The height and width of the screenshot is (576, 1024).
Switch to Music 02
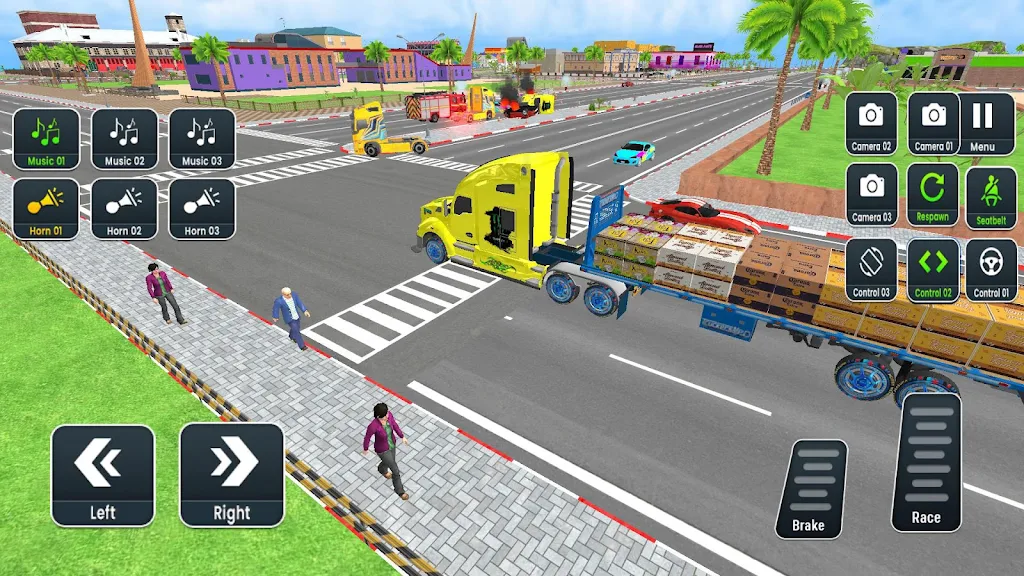pyautogui.click(x=125, y=138)
